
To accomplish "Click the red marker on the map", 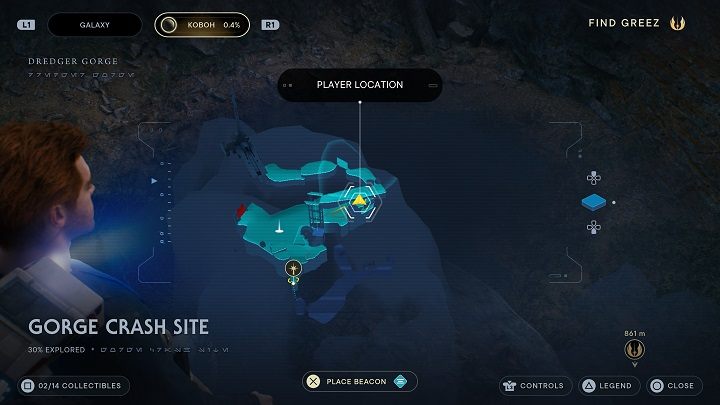I will tap(241, 210).
